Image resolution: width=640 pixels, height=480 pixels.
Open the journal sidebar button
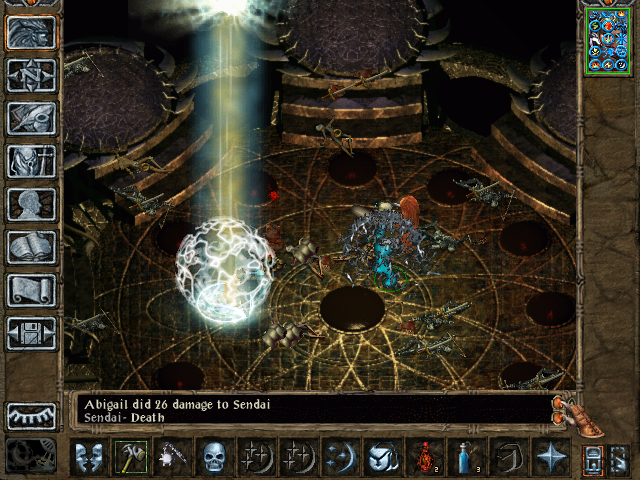click(31, 118)
